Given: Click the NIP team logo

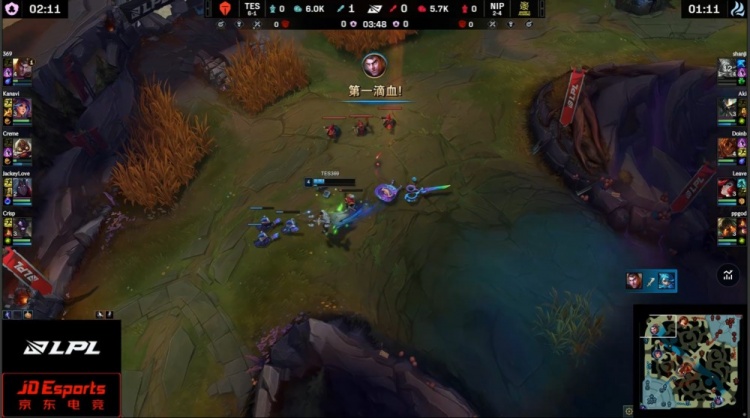Looking at the screenshot, I should [x=523, y=8].
